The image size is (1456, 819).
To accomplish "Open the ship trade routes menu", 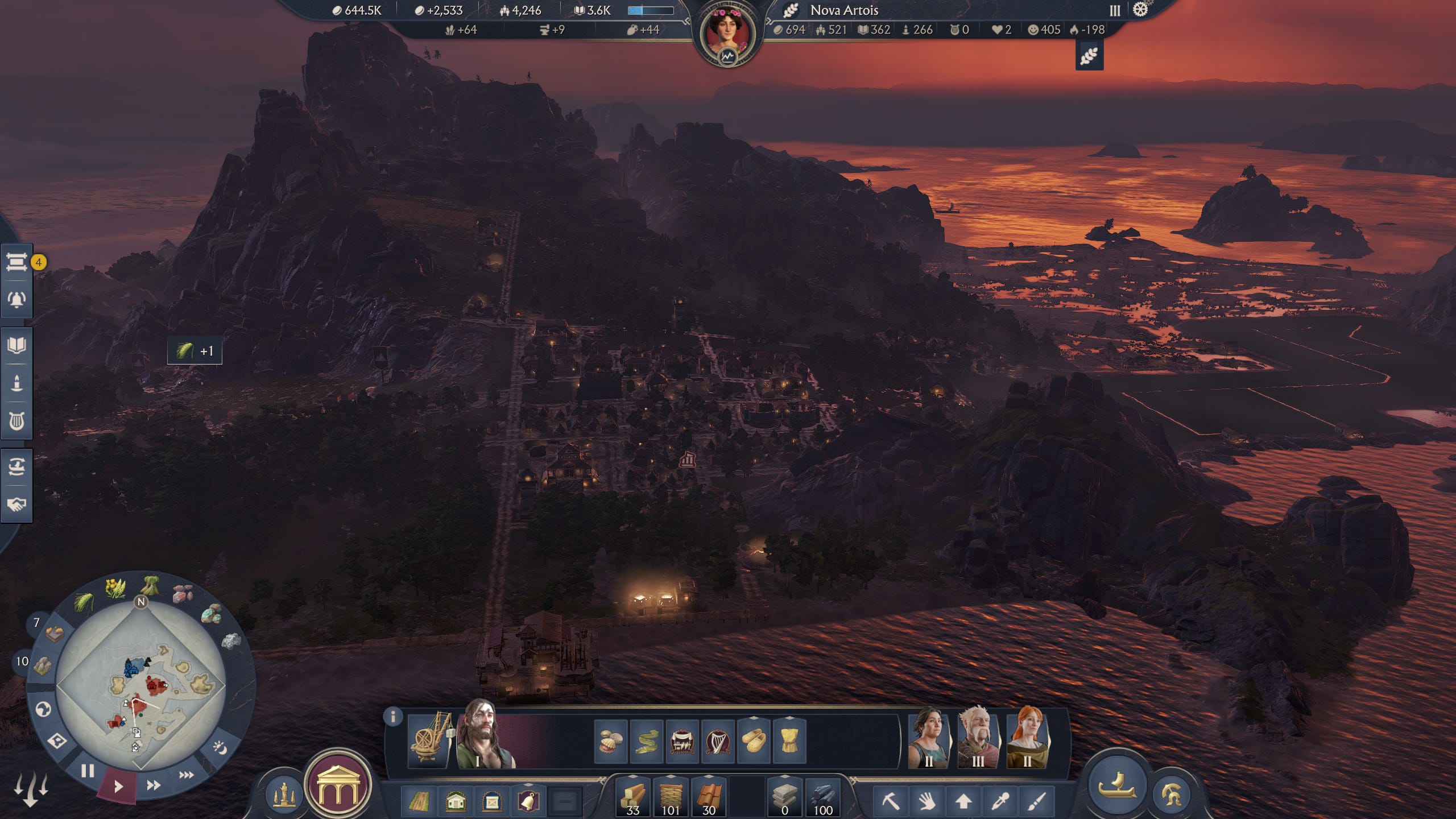I will tap(16, 466).
